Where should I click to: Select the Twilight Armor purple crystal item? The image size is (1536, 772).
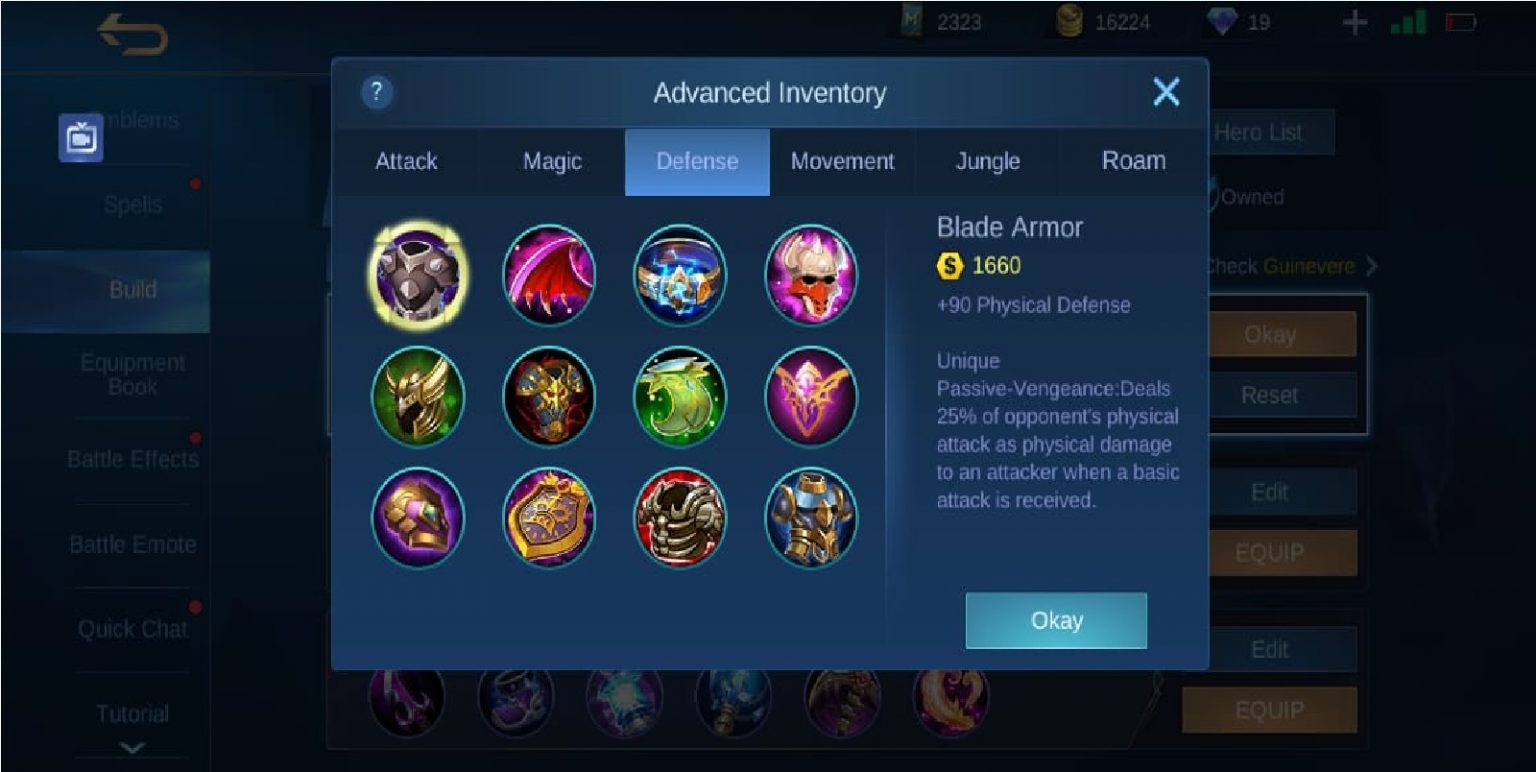(x=812, y=396)
